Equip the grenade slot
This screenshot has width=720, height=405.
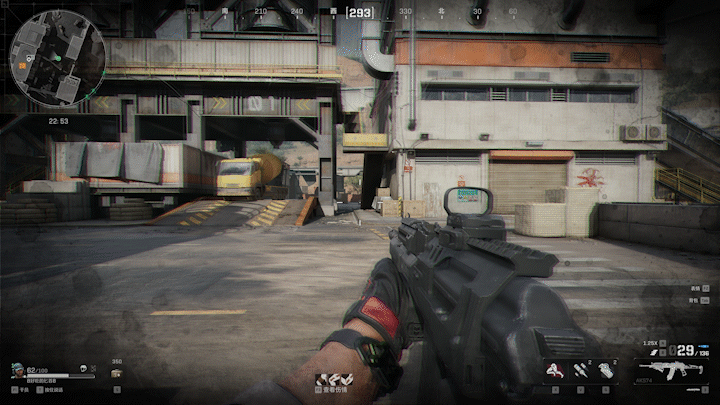pyautogui.click(x=607, y=370)
